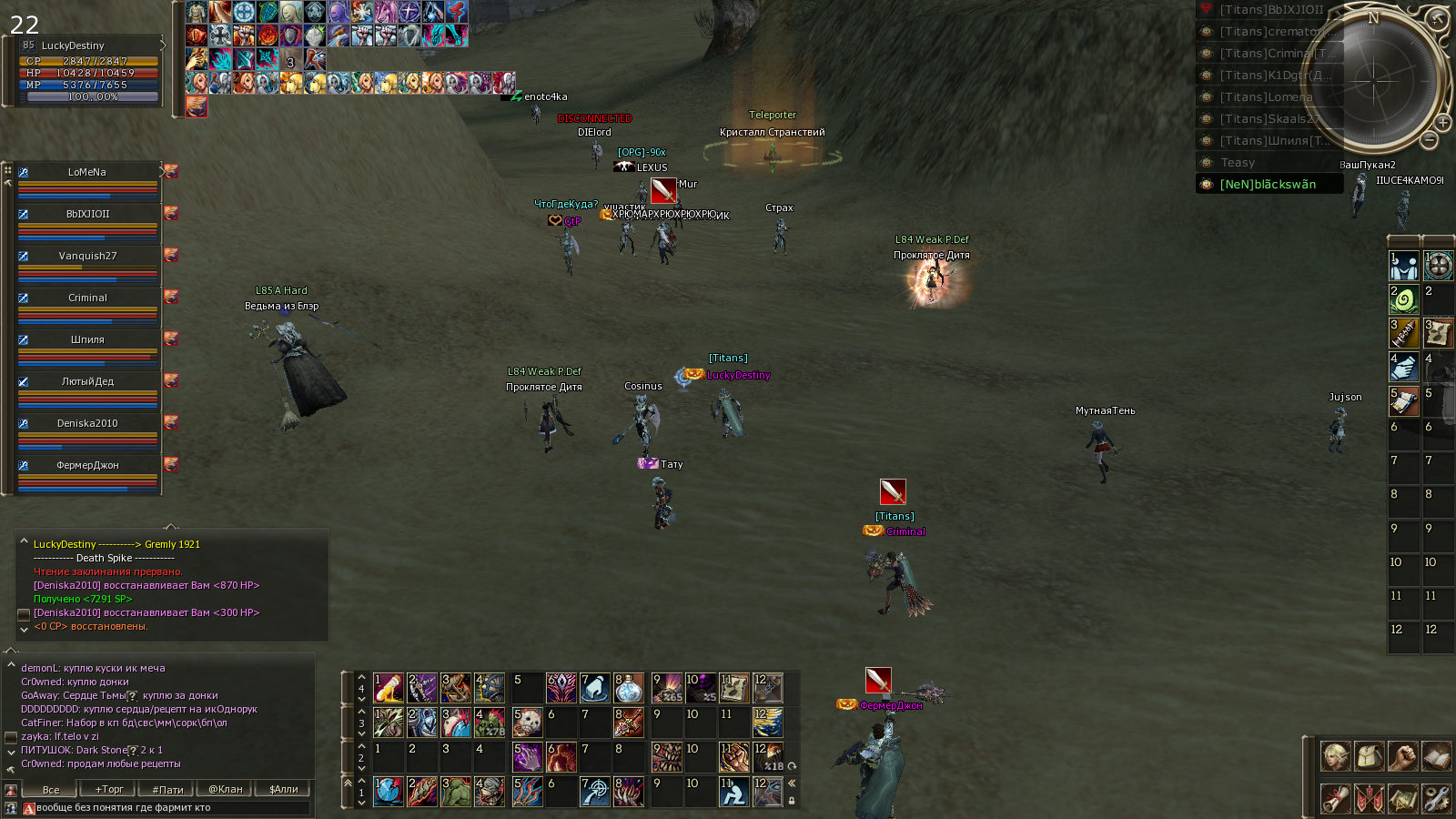Select [NeN]blãckswãn in the player list
Screen dimensions: 1456x819
coord(1268,184)
